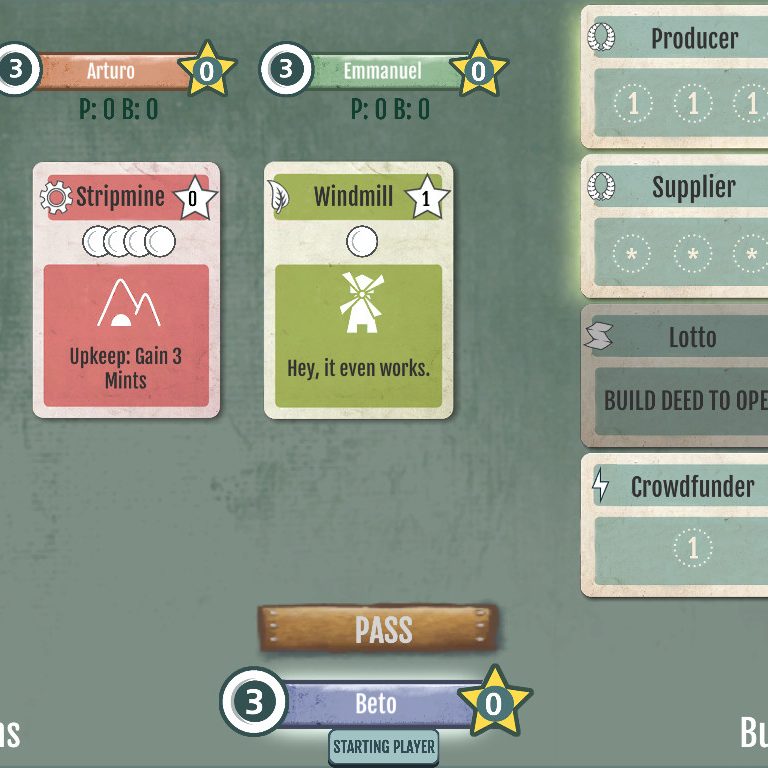Choose the Windmill card

[x=358, y=290]
